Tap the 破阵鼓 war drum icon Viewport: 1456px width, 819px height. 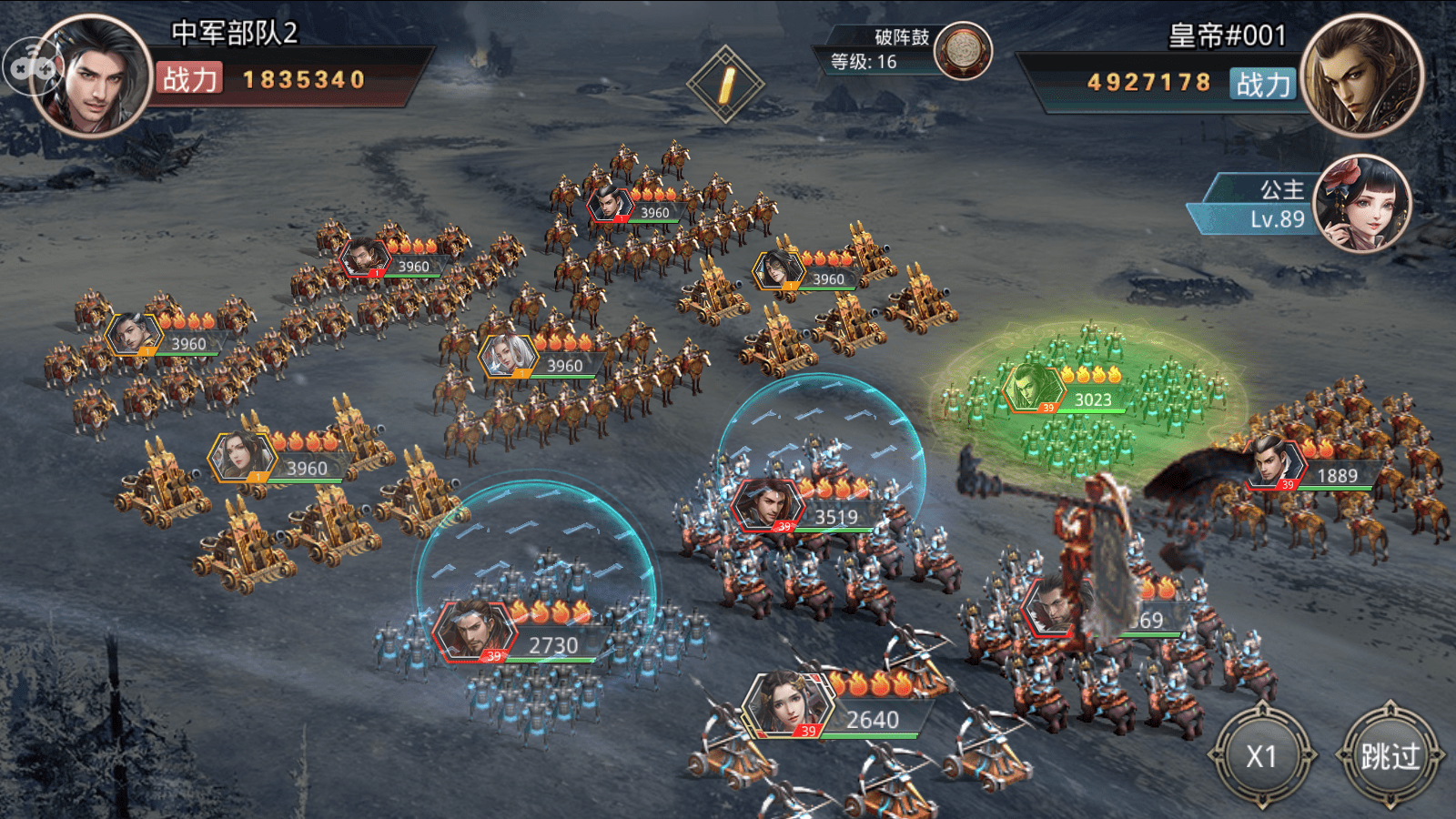(x=963, y=51)
